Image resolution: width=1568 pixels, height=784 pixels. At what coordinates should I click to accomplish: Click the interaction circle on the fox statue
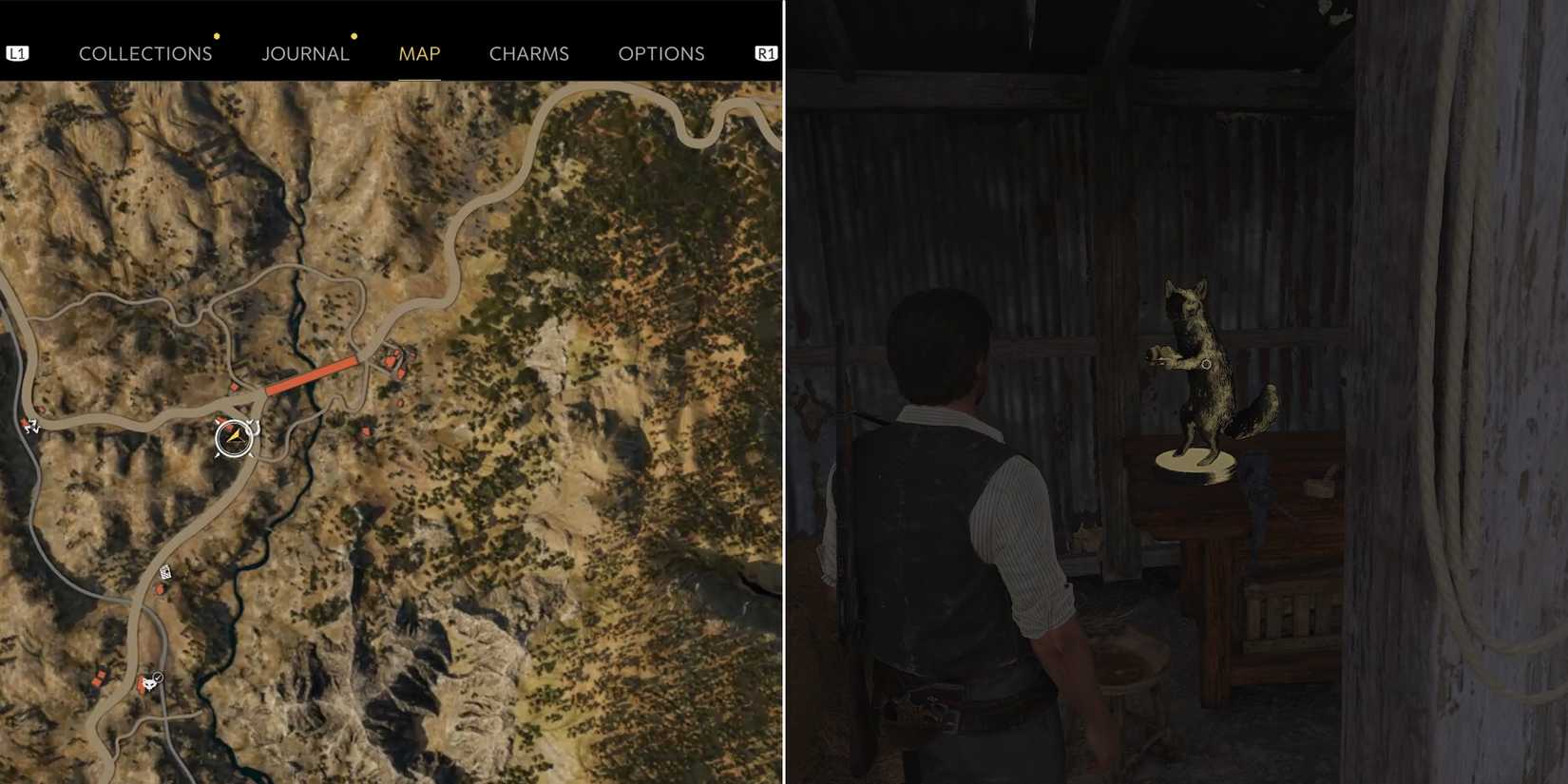(1205, 365)
